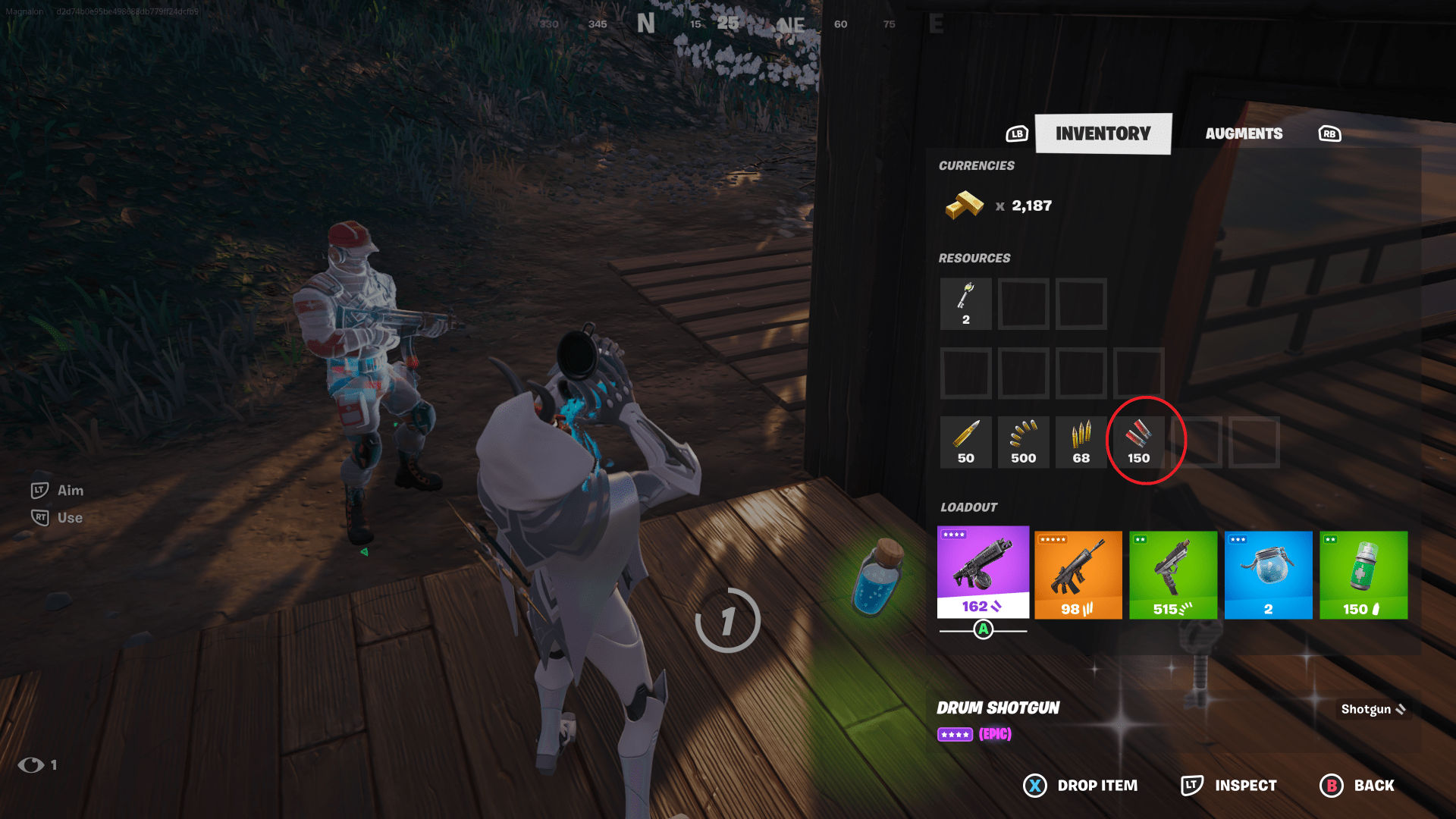Select the Med Kit loadout slot

[x=1363, y=575]
